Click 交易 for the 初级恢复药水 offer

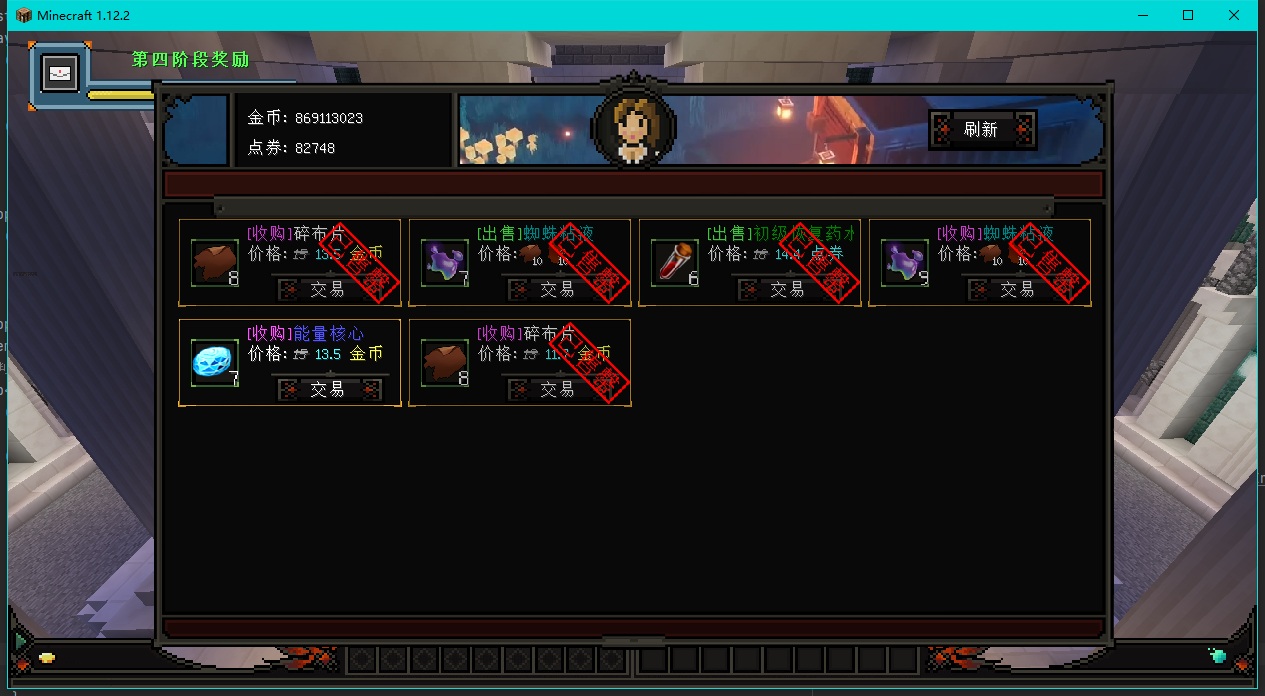point(787,289)
